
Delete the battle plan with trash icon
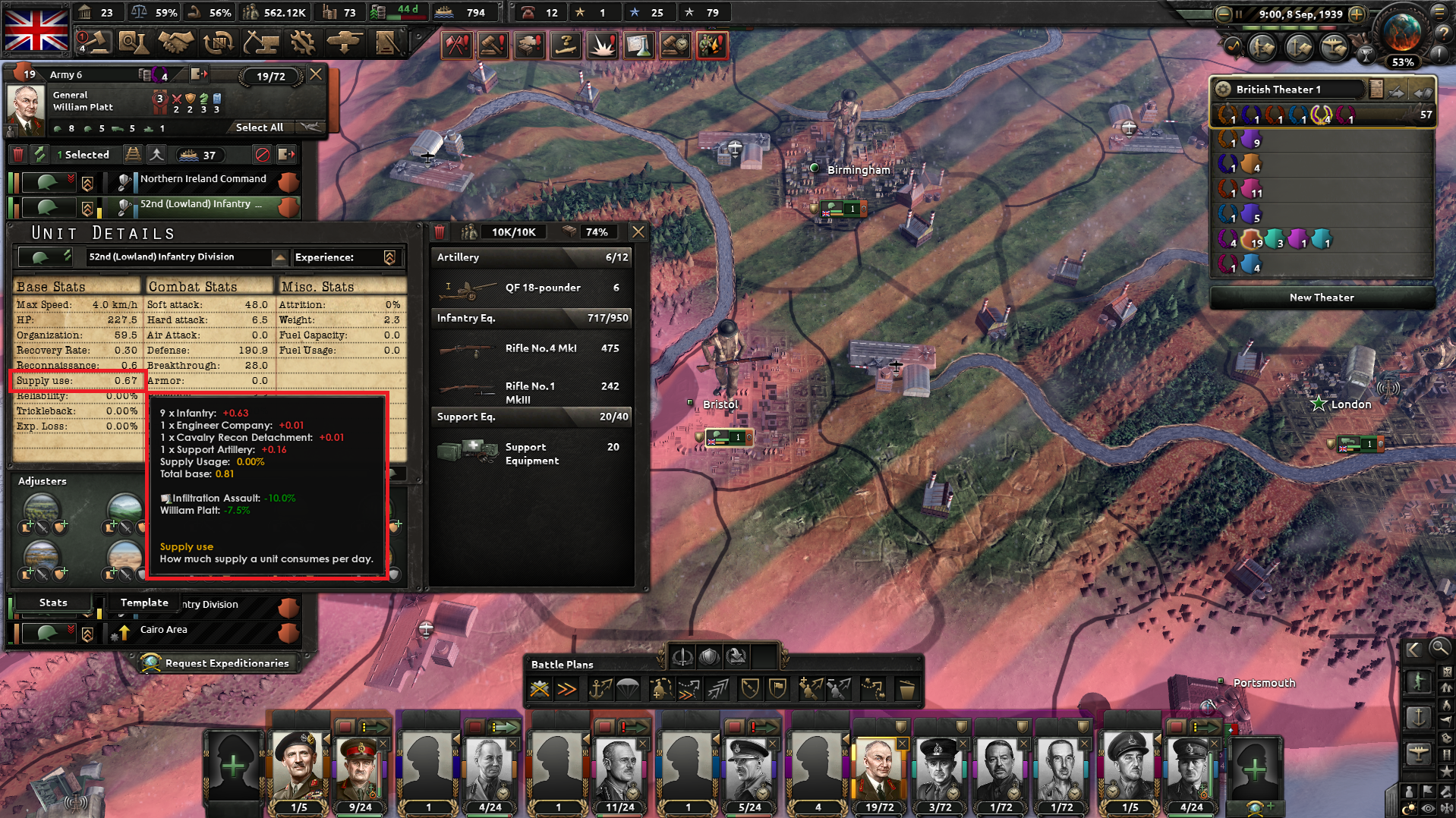pyautogui.click(x=905, y=688)
